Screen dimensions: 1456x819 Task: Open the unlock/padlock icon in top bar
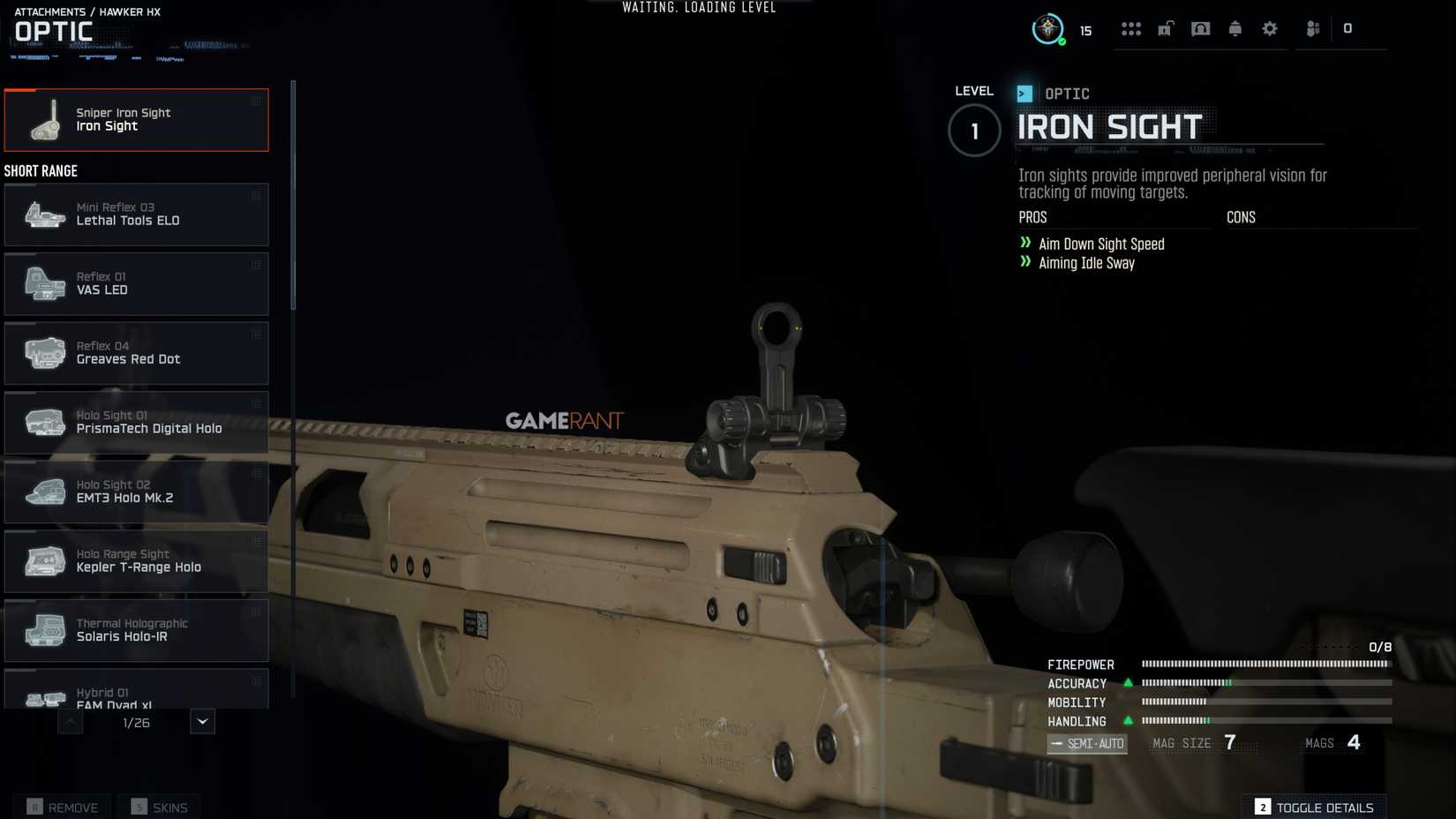click(1165, 28)
